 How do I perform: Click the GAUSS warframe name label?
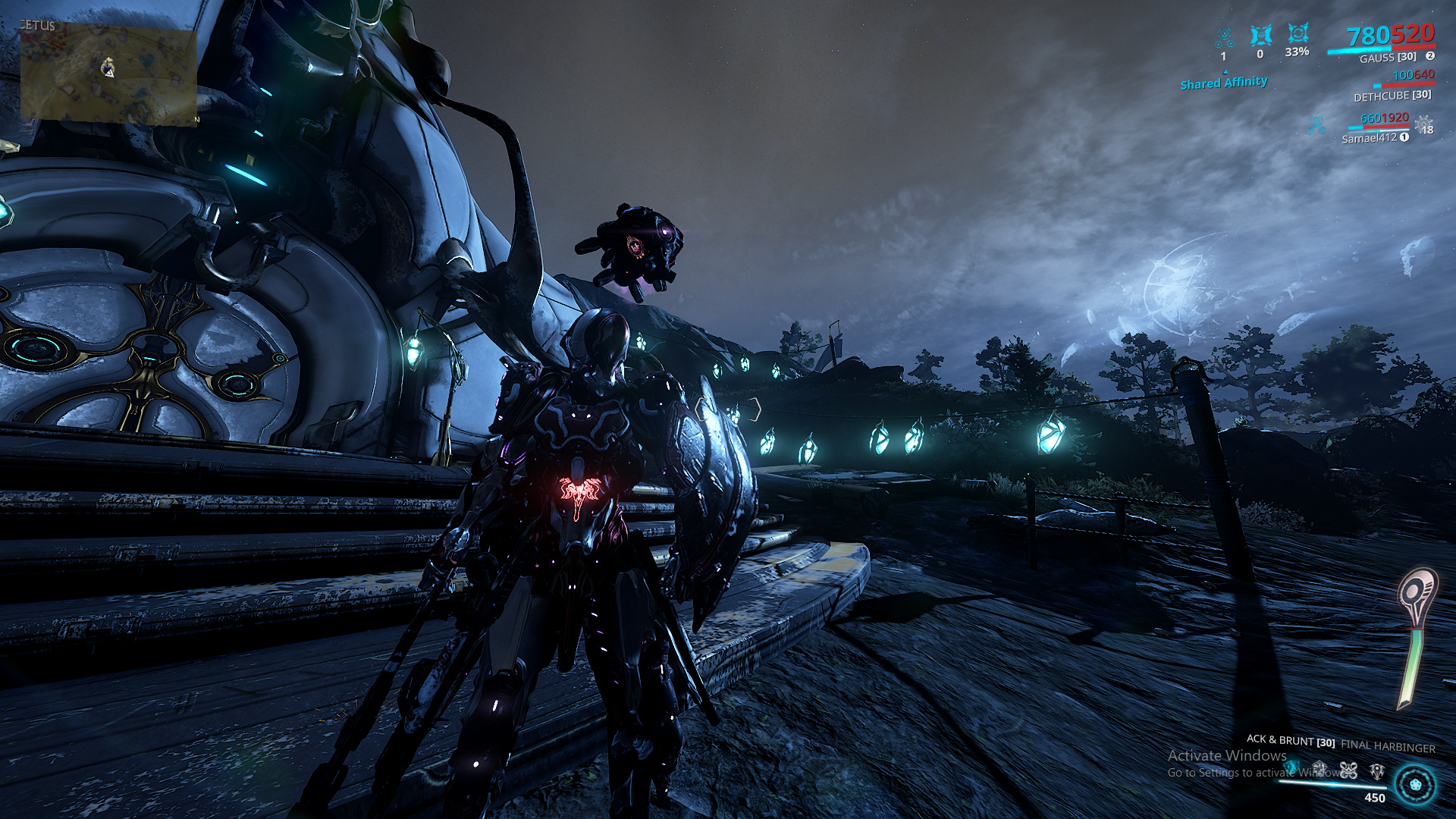[1387, 58]
